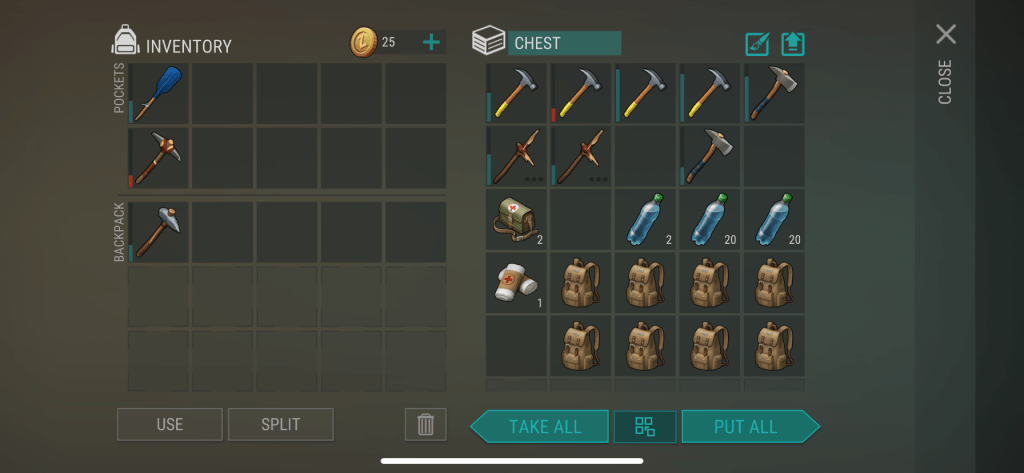Trash the selected item with the bin icon
Viewport: 1024px width, 473px height.
pos(425,424)
